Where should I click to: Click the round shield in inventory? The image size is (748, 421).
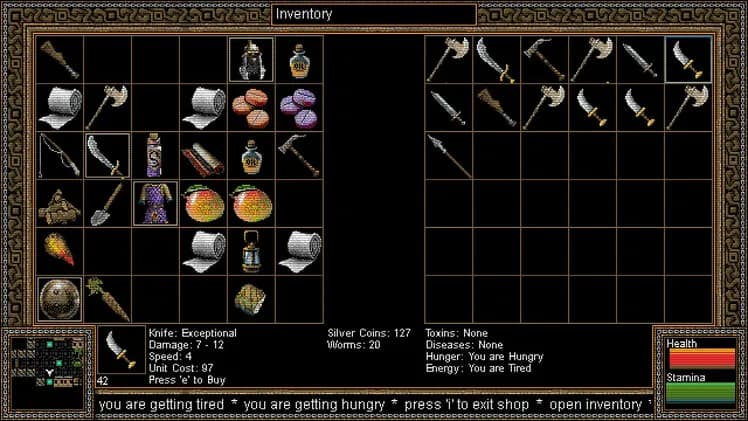coord(59,299)
